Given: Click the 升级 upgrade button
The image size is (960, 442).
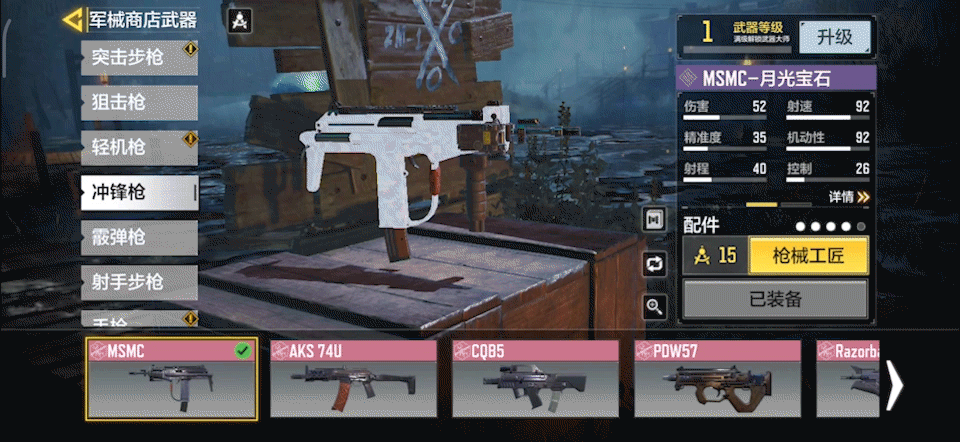Looking at the screenshot, I should coord(834,36).
